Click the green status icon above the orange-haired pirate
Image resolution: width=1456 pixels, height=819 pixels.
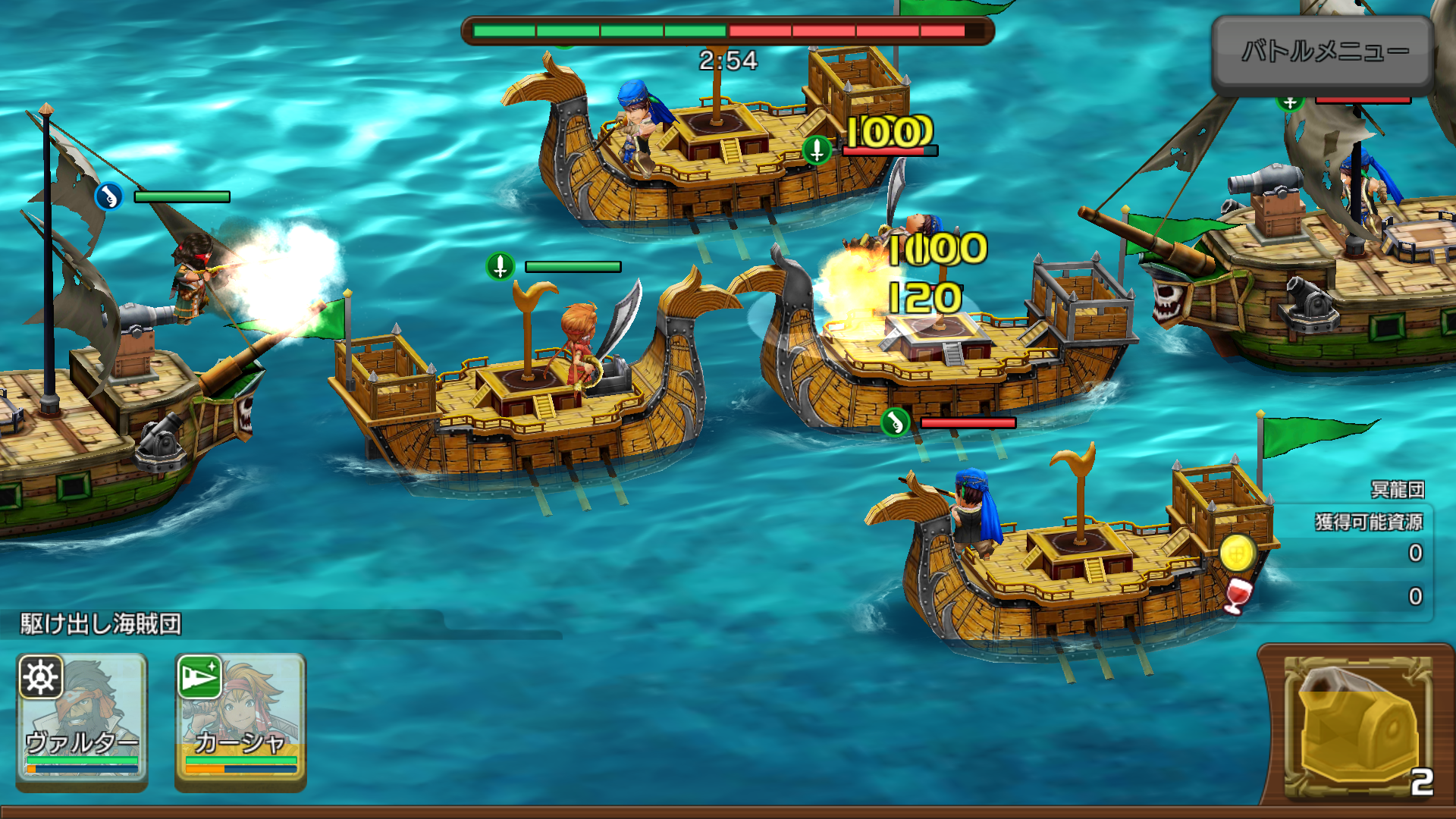click(500, 267)
